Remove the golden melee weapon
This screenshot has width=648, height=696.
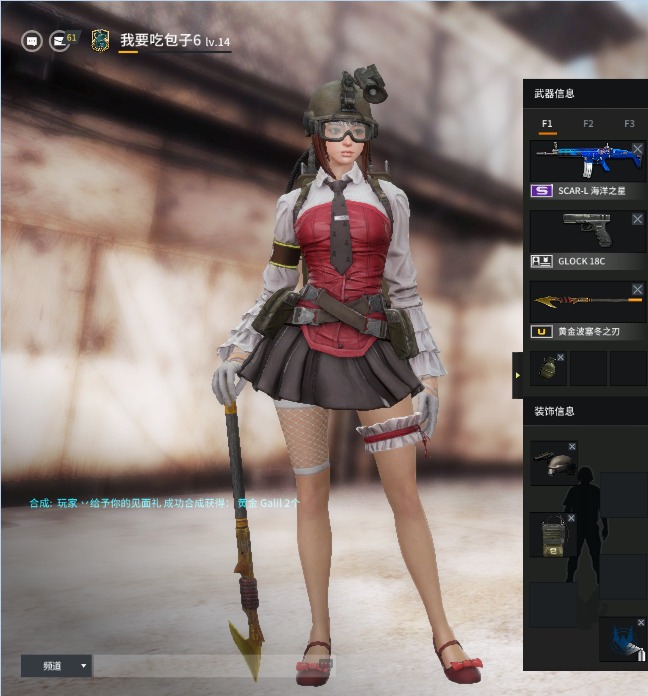[638, 290]
